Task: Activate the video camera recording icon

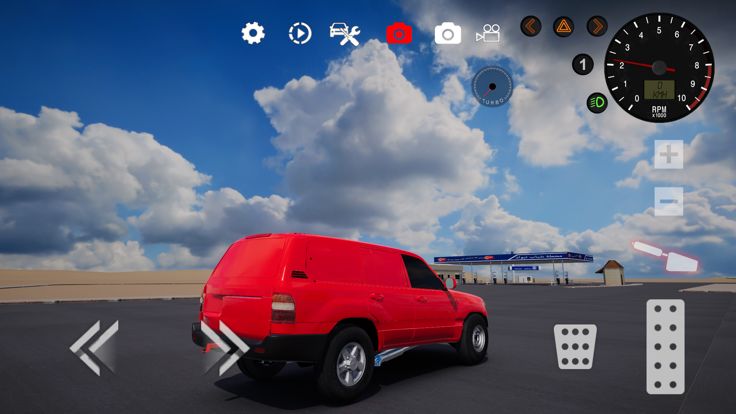Action: click(488, 33)
